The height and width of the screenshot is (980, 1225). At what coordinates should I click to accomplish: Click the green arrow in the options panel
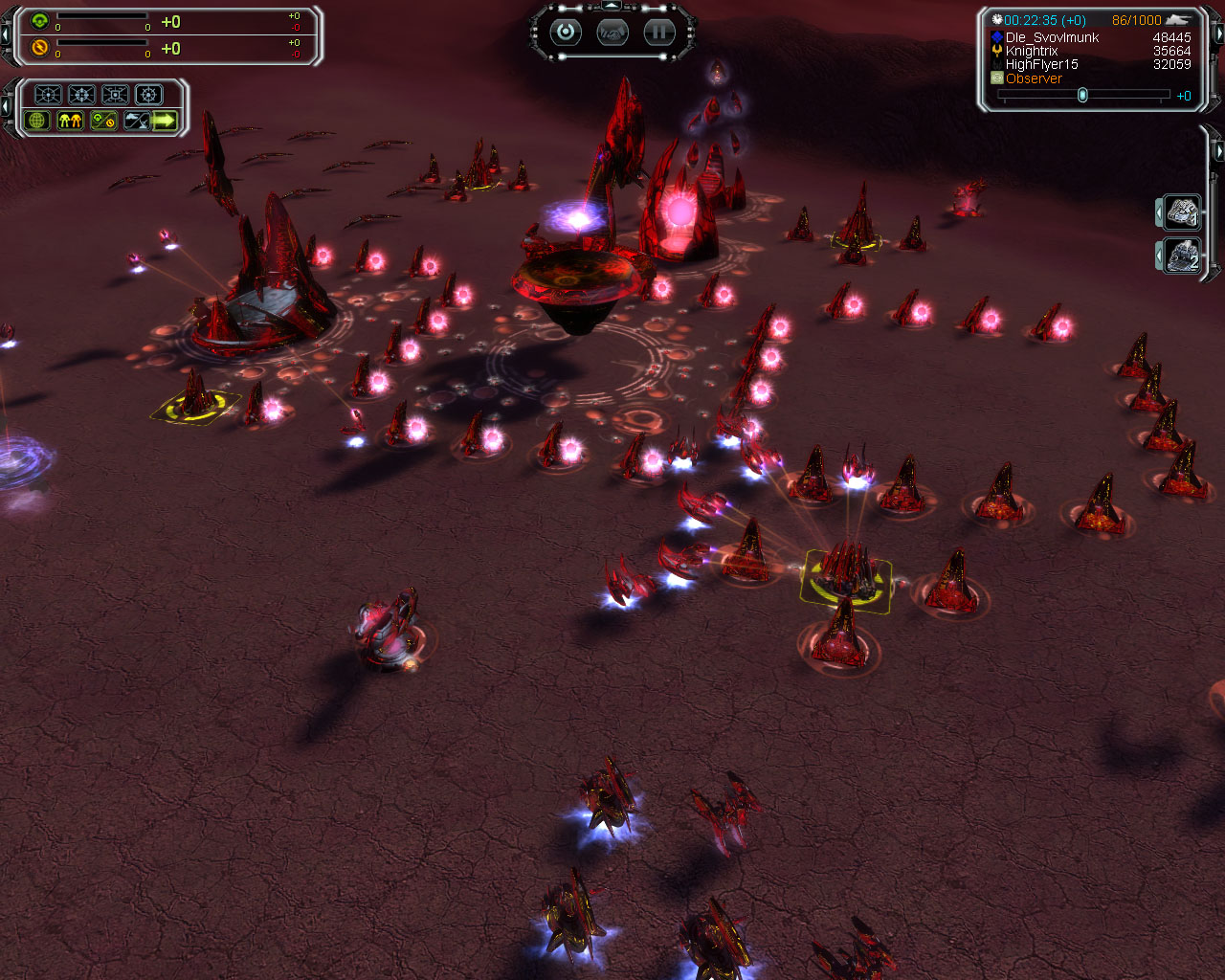pyautogui.click(x=165, y=121)
